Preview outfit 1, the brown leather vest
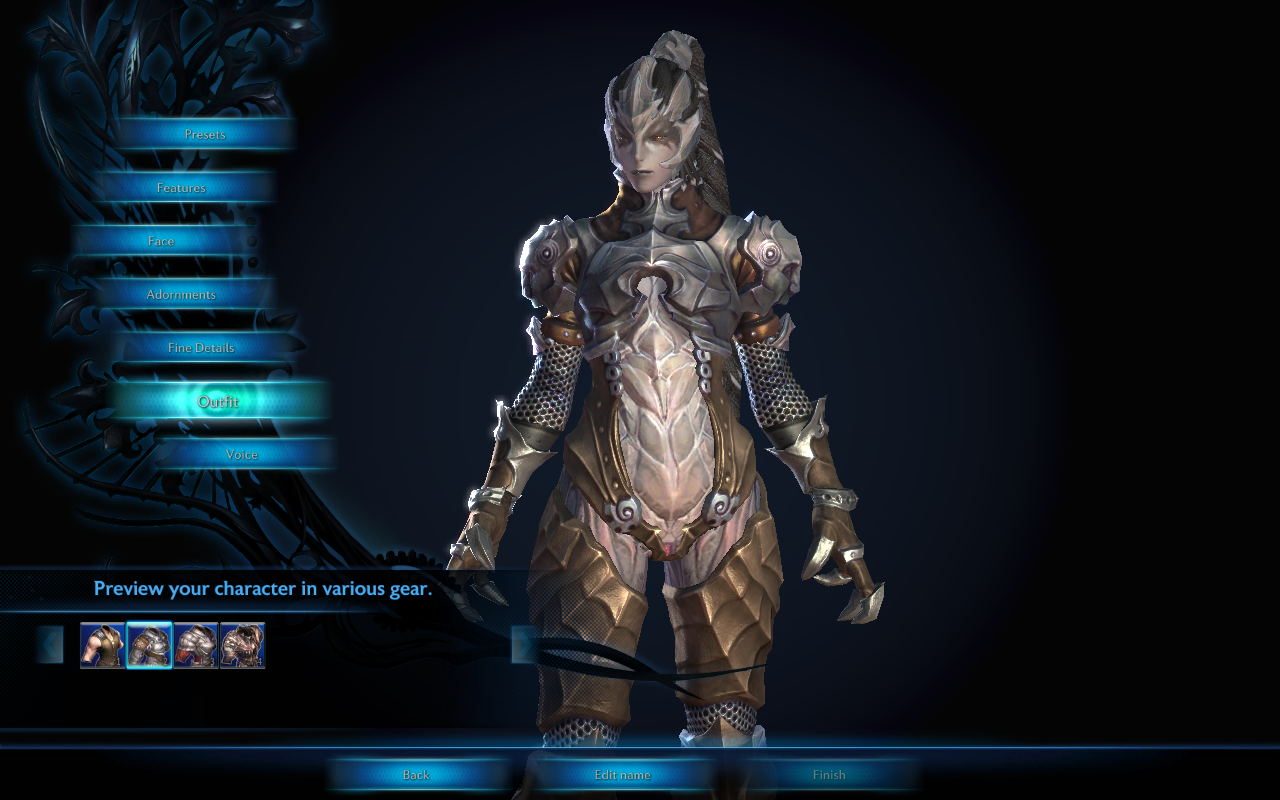 tap(102, 645)
